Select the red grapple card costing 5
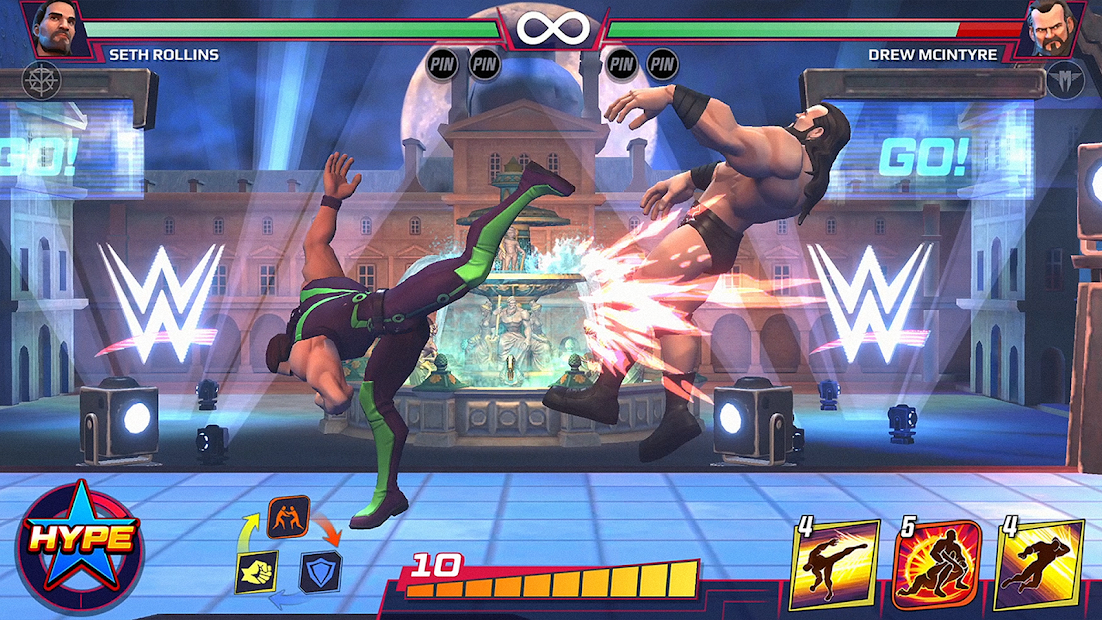The height and width of the screenshot is (620, 1102). point(936,565)
